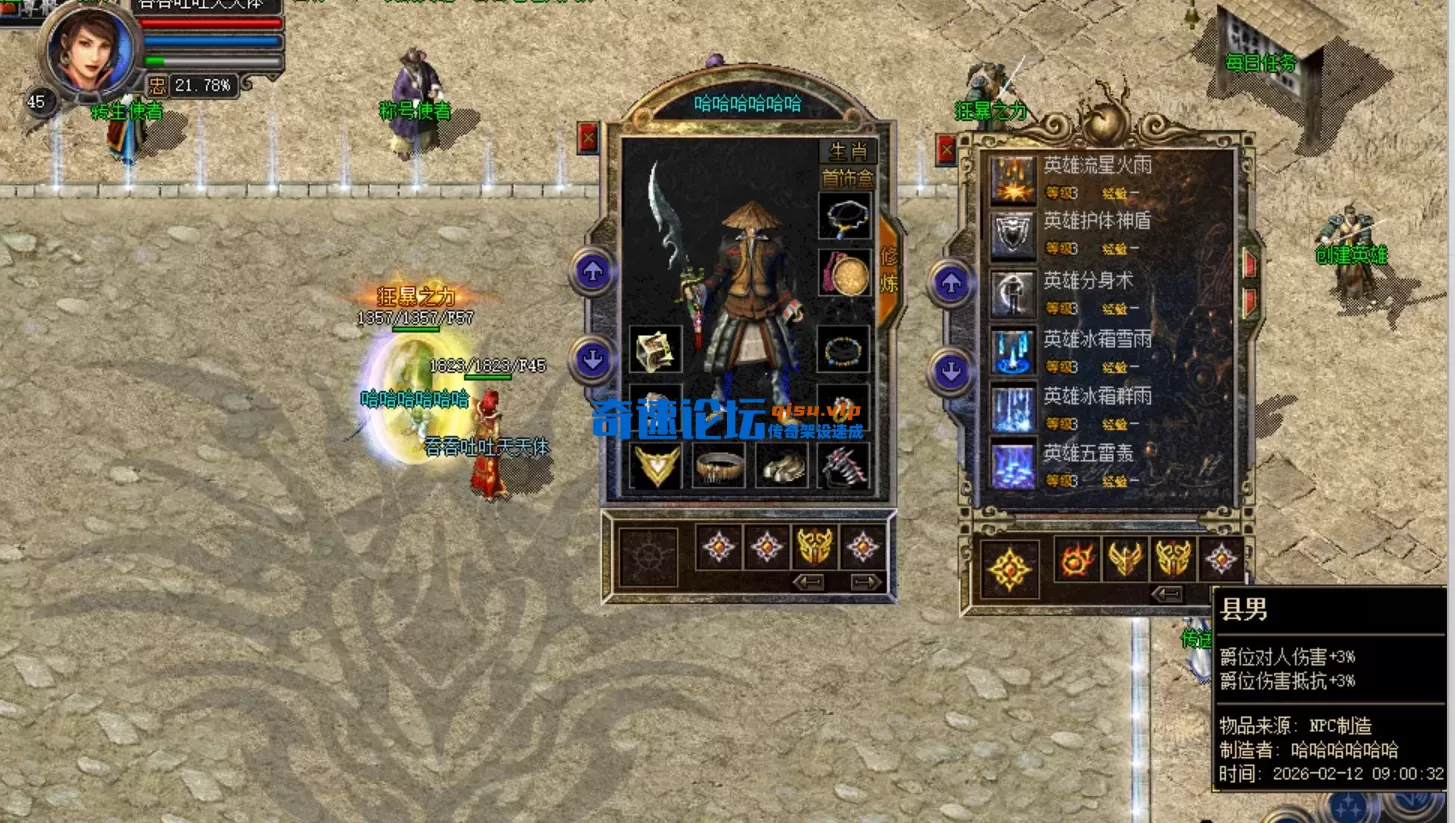Viewport: 1455px width, 823px height.
Task: Select the beaded bracelet equipment slot
Action: 845,350
